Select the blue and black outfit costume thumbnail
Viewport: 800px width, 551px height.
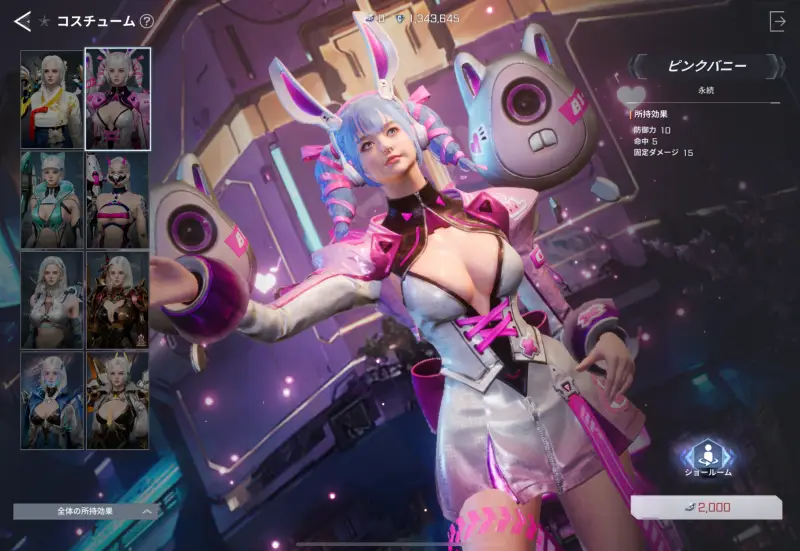(51, 400)
